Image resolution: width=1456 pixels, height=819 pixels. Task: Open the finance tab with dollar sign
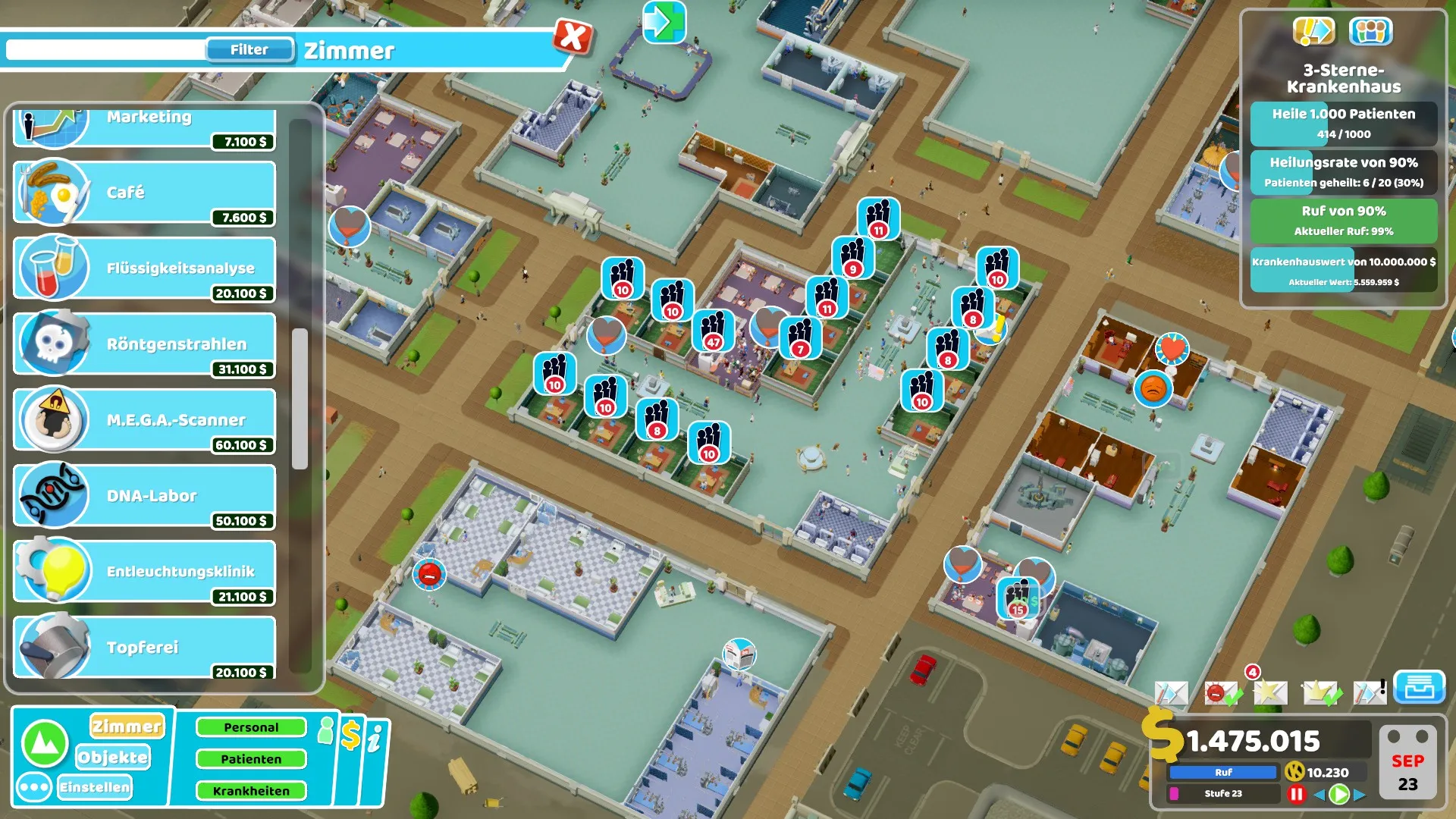(x=350, y=736)
